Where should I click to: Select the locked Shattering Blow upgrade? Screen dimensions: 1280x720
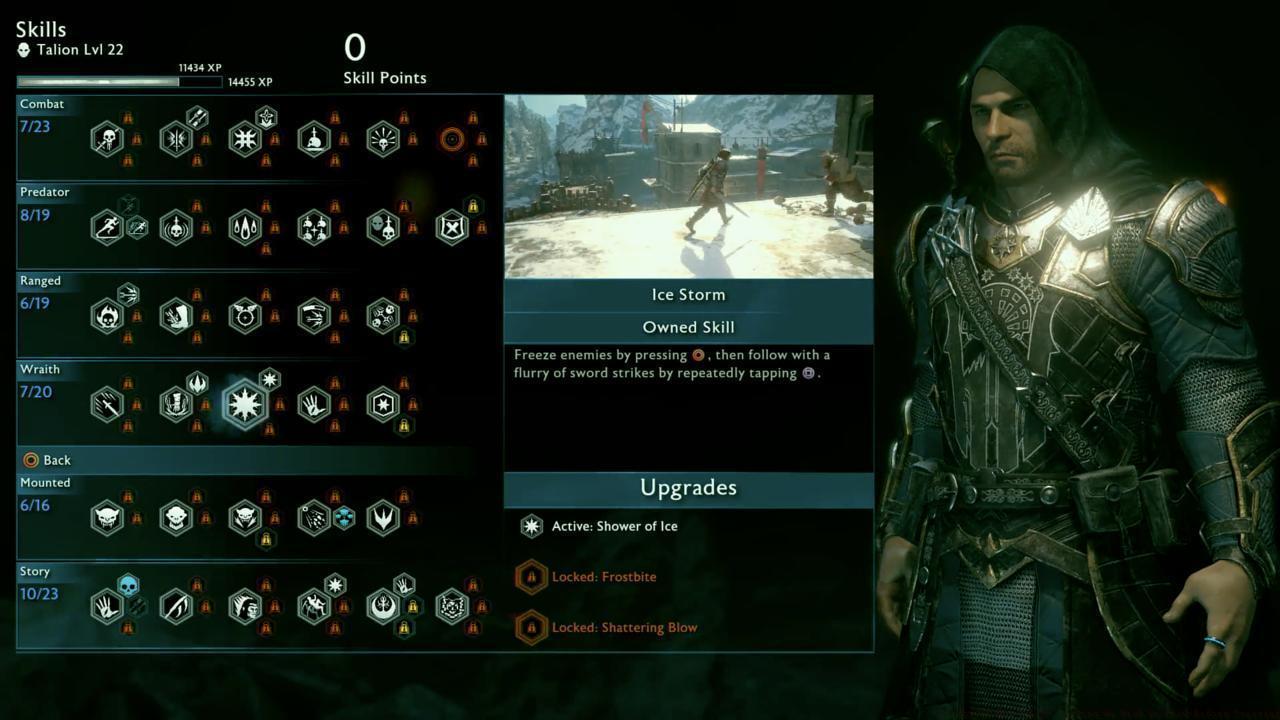tap(625, 627)
